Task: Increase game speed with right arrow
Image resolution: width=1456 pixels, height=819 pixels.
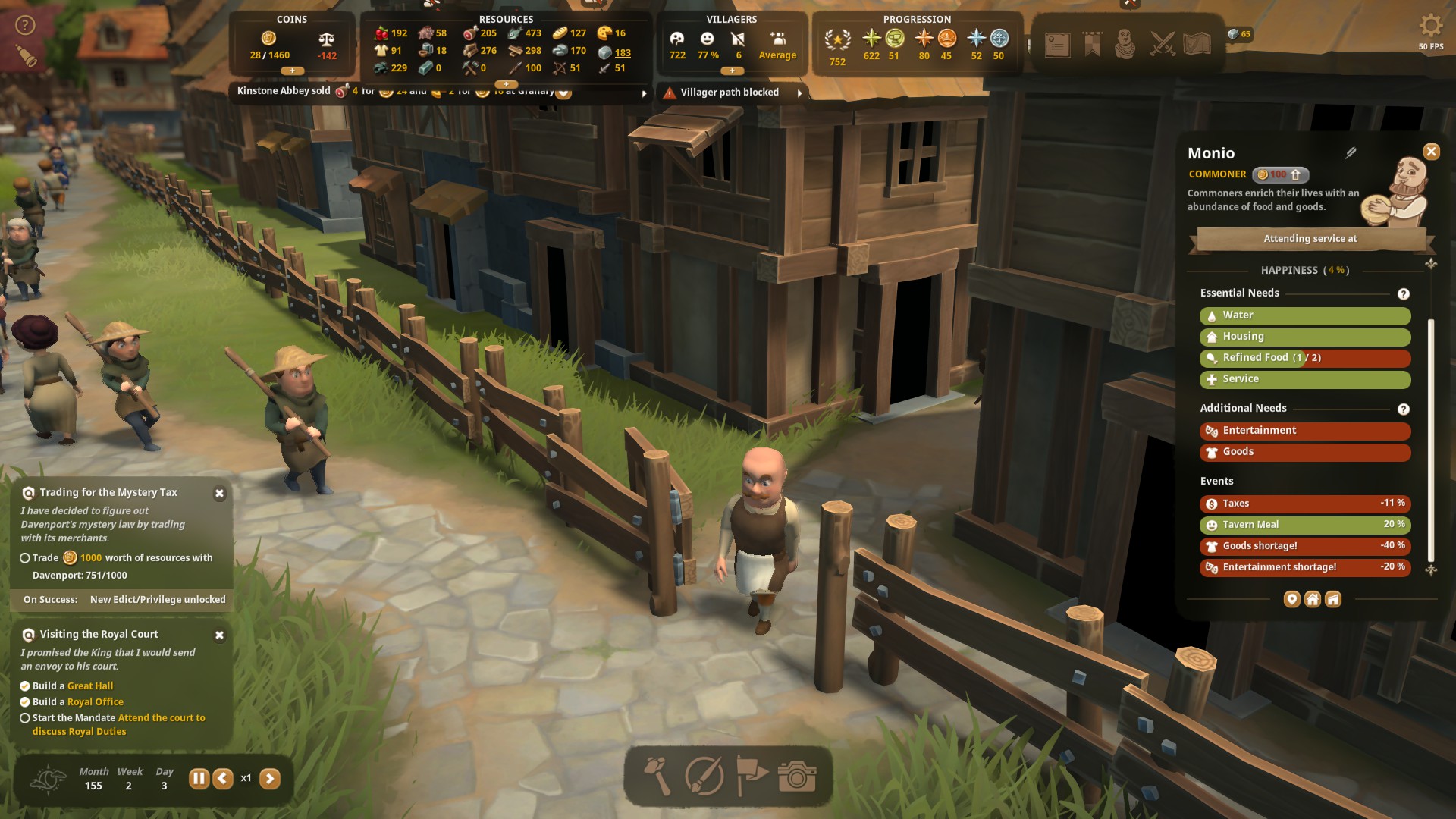Action: coord(270,778)
